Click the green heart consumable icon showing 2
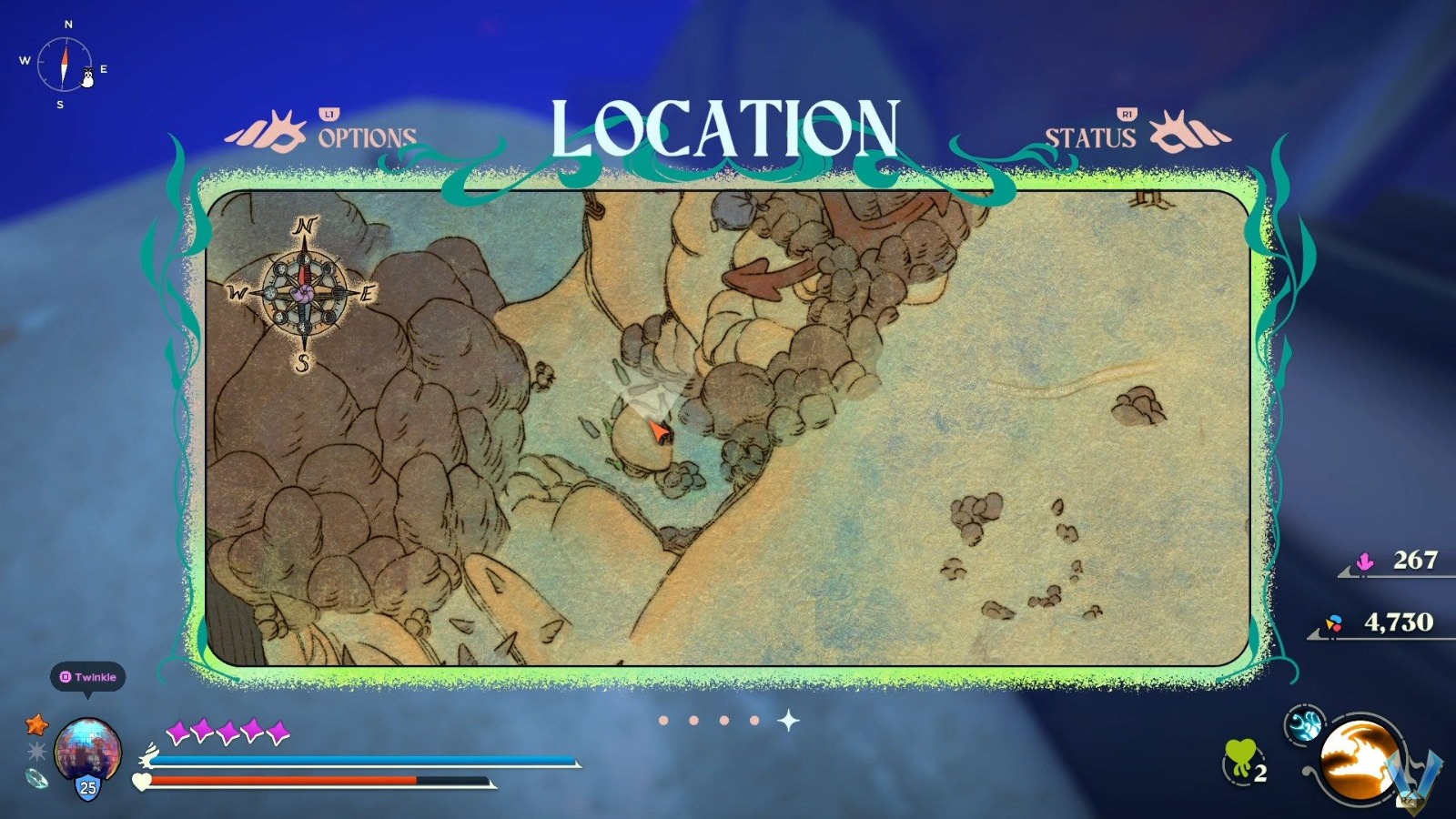 [x=1242, y=759]
